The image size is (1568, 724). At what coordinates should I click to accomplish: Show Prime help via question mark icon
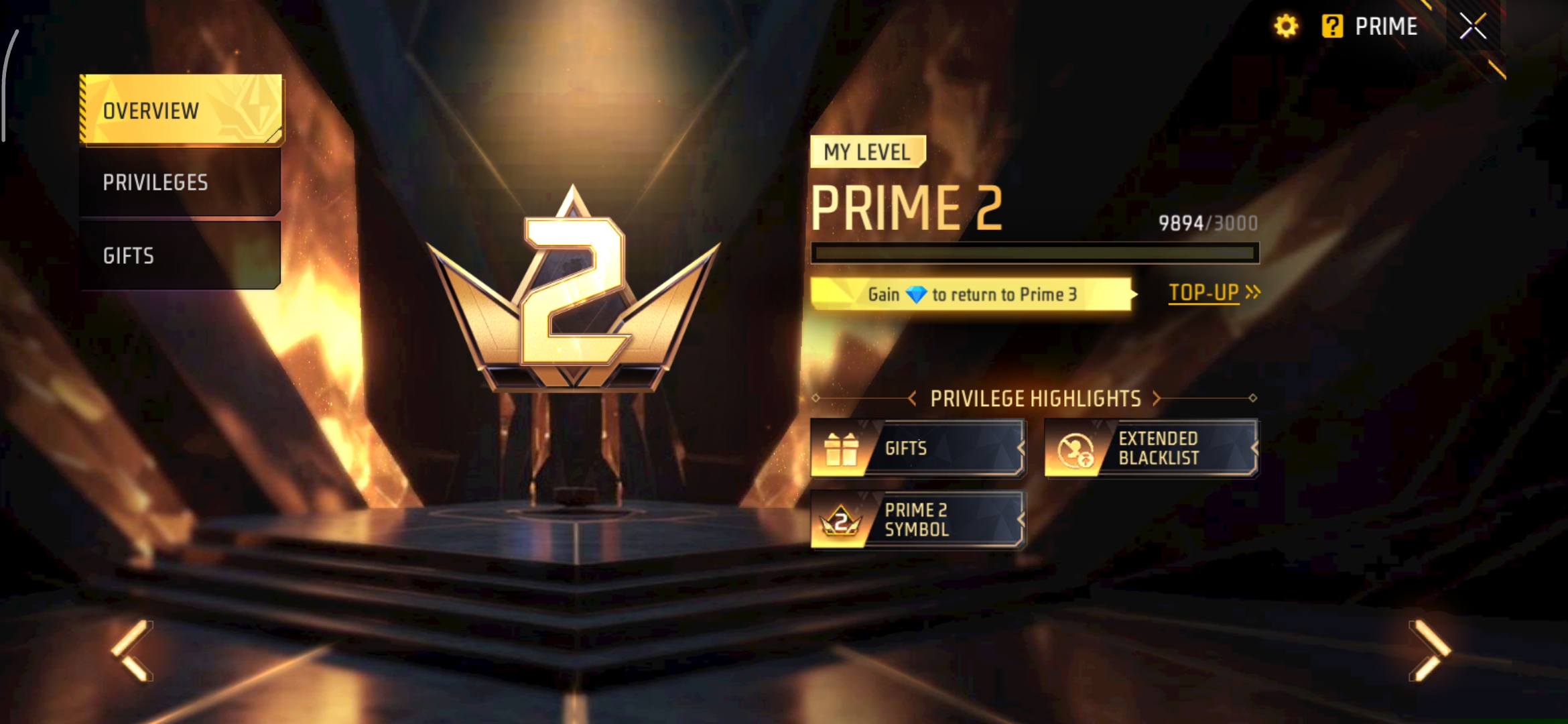pos(1332,27)
